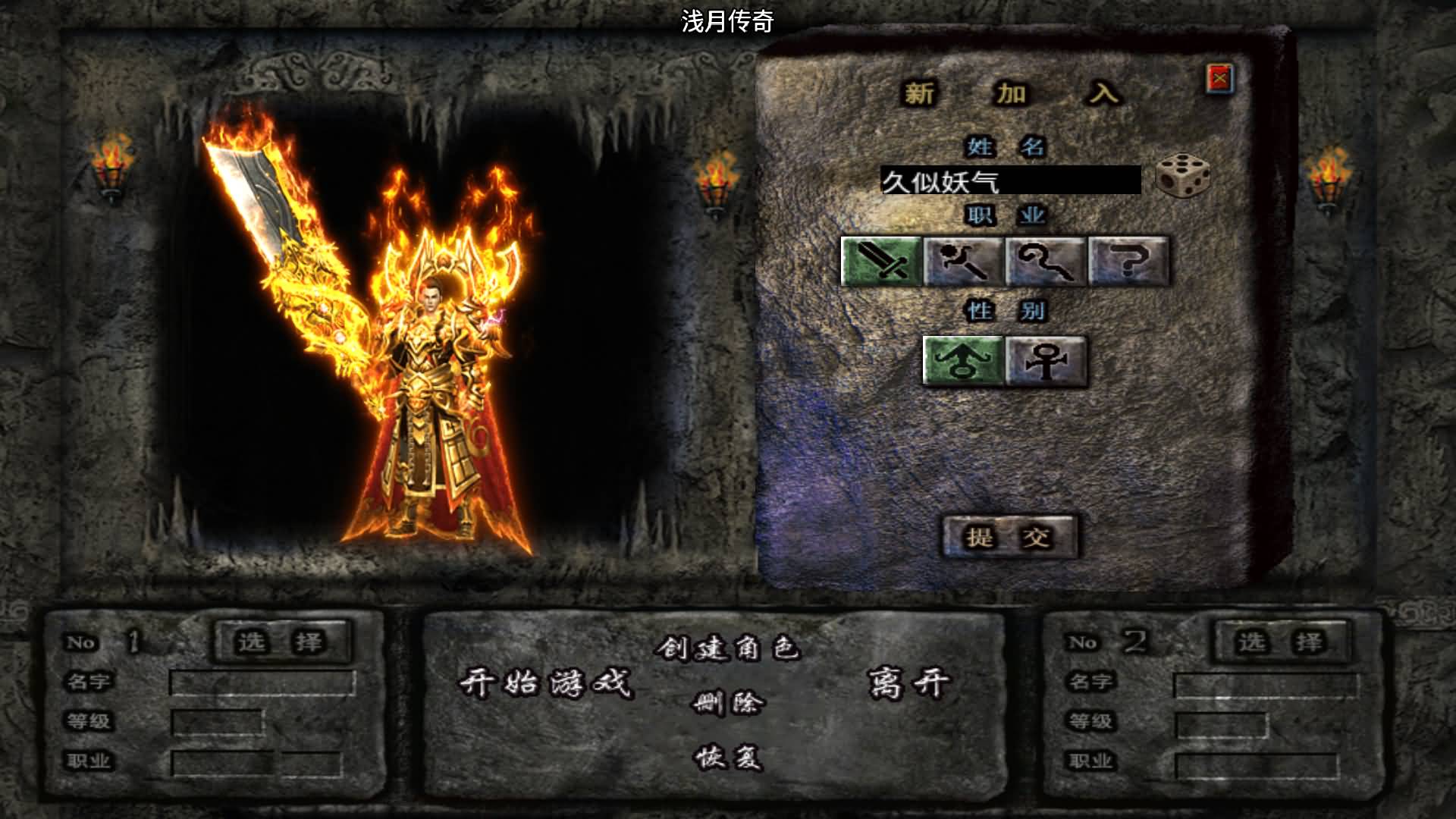Restore a character with 恢复
Viewport: 1456px width, 819px height.
tap(728, 757)
